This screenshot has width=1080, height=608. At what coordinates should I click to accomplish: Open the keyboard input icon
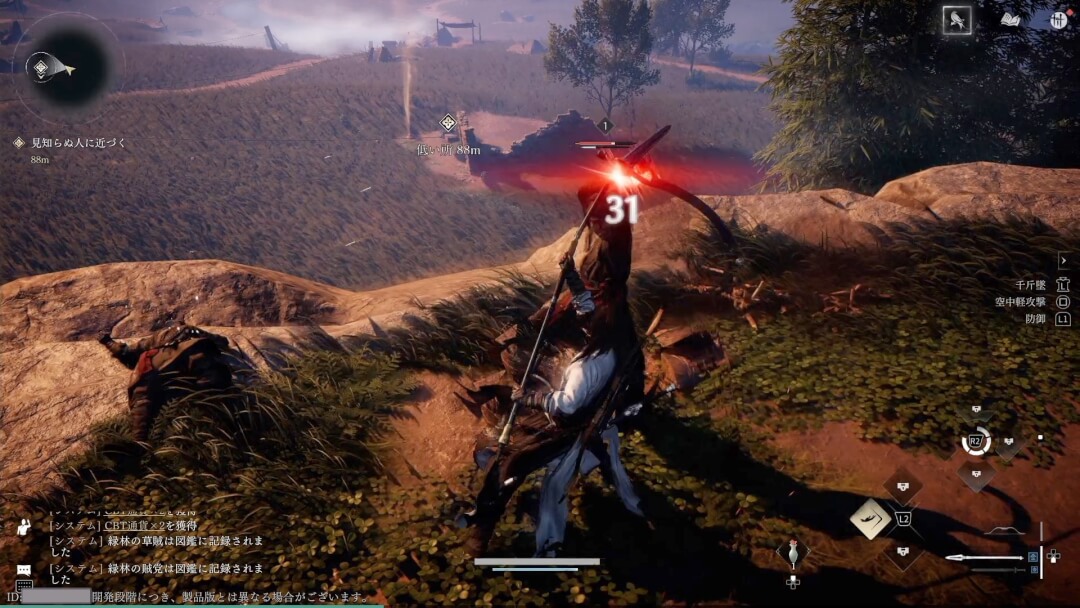click(x=24, y=587)
